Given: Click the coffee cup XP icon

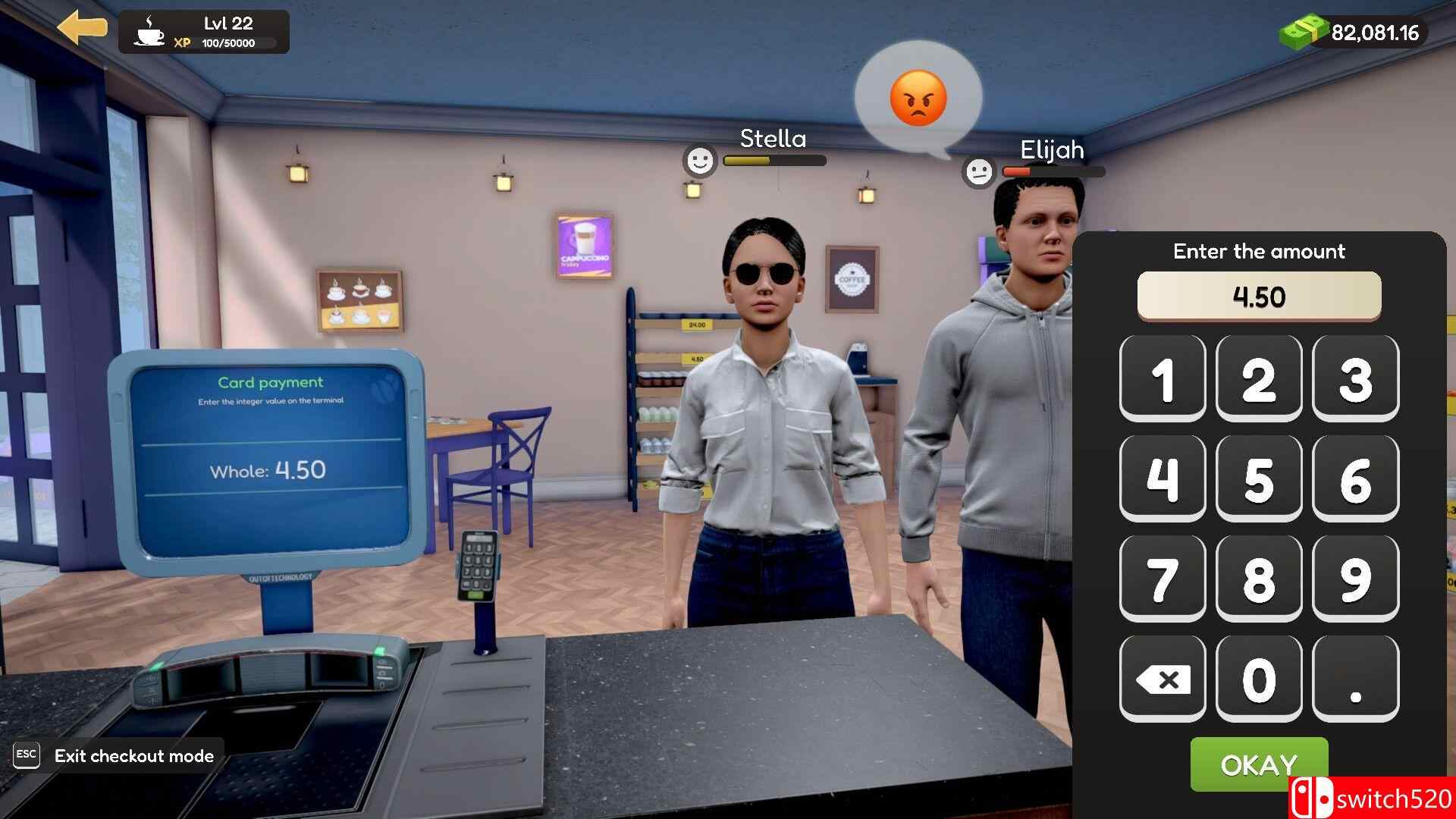Looking at the screenshot, I should coord(149,33).
